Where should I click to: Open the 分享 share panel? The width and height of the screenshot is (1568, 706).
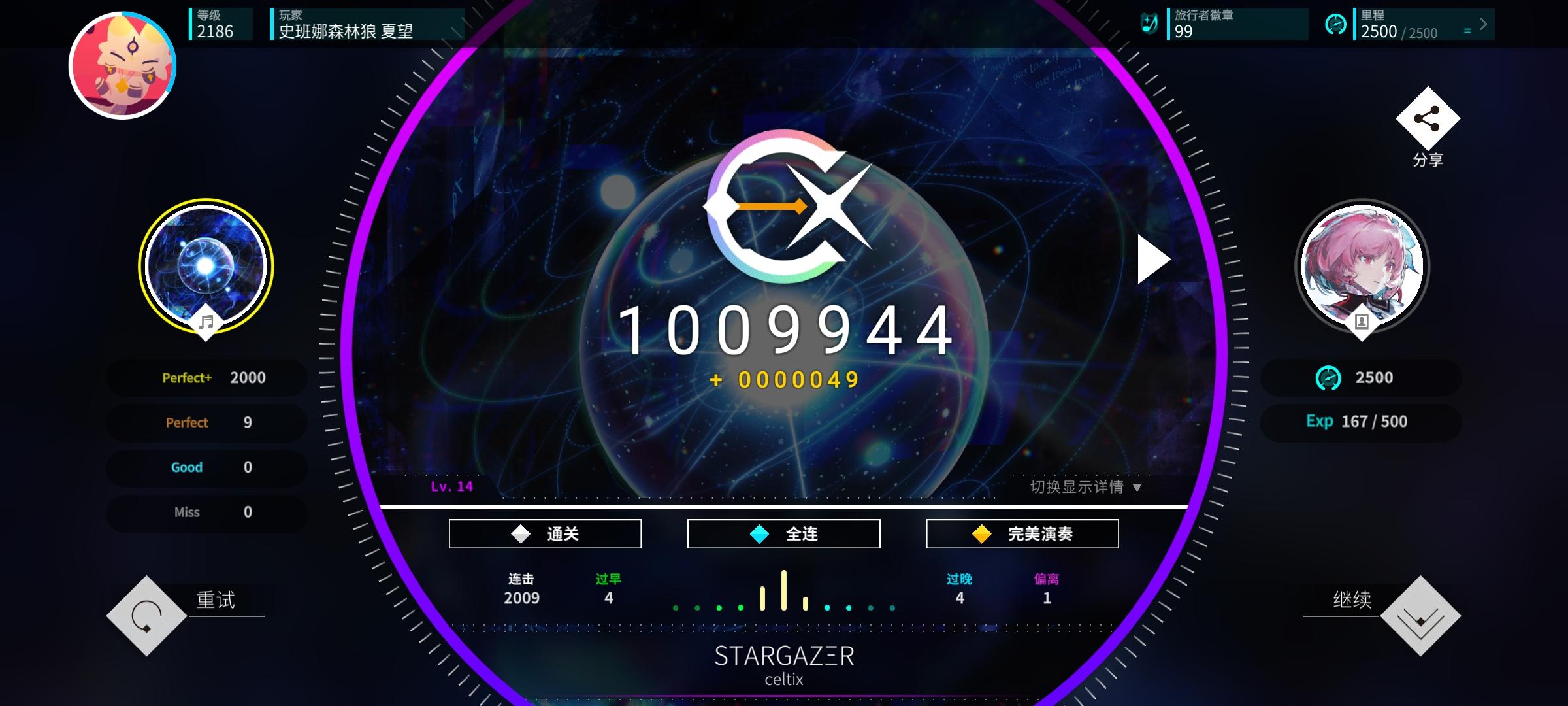tap(1427, 119)
